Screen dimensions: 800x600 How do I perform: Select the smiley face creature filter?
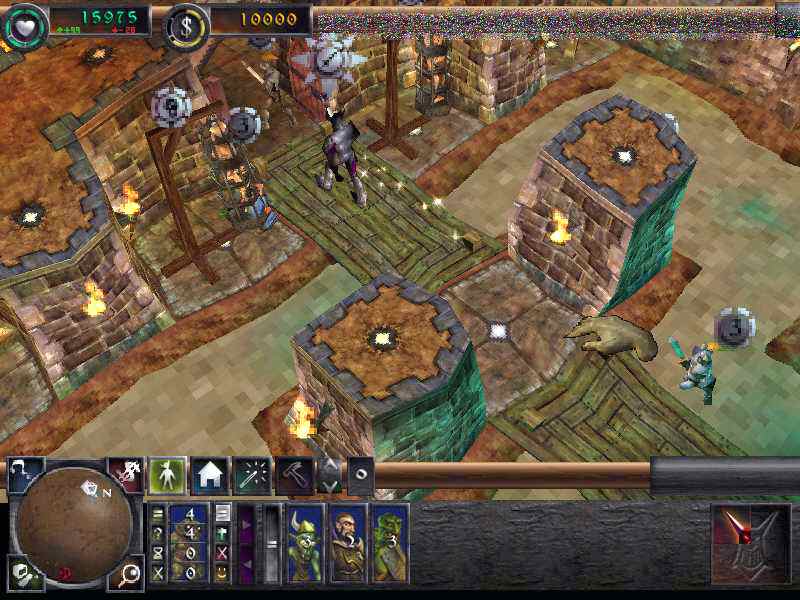point(223,572)
